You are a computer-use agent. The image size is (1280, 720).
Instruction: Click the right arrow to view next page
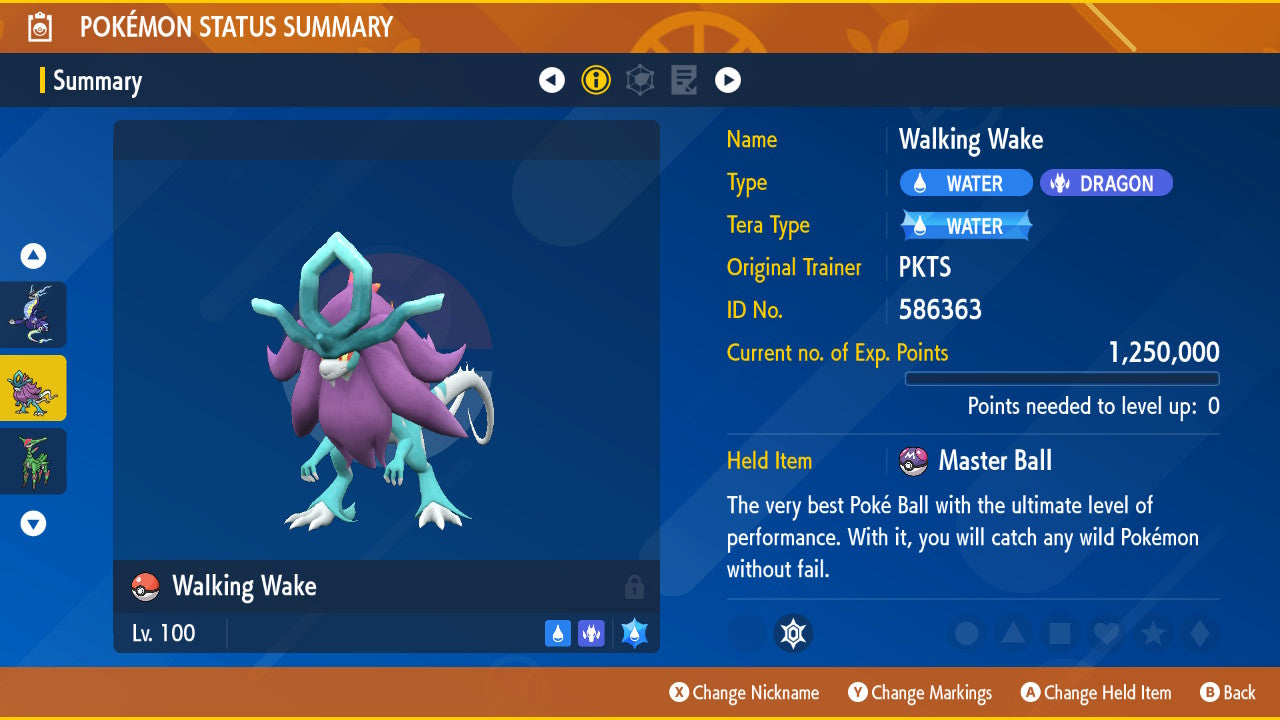(x=728, y=79)
